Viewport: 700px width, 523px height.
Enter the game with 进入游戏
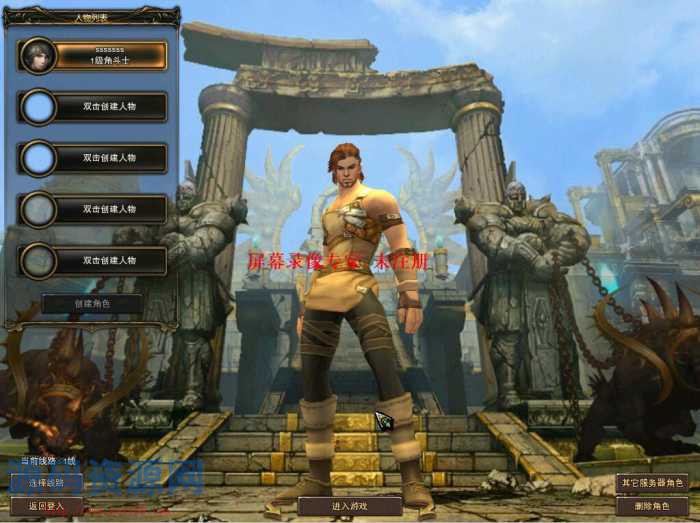(350, 506)
